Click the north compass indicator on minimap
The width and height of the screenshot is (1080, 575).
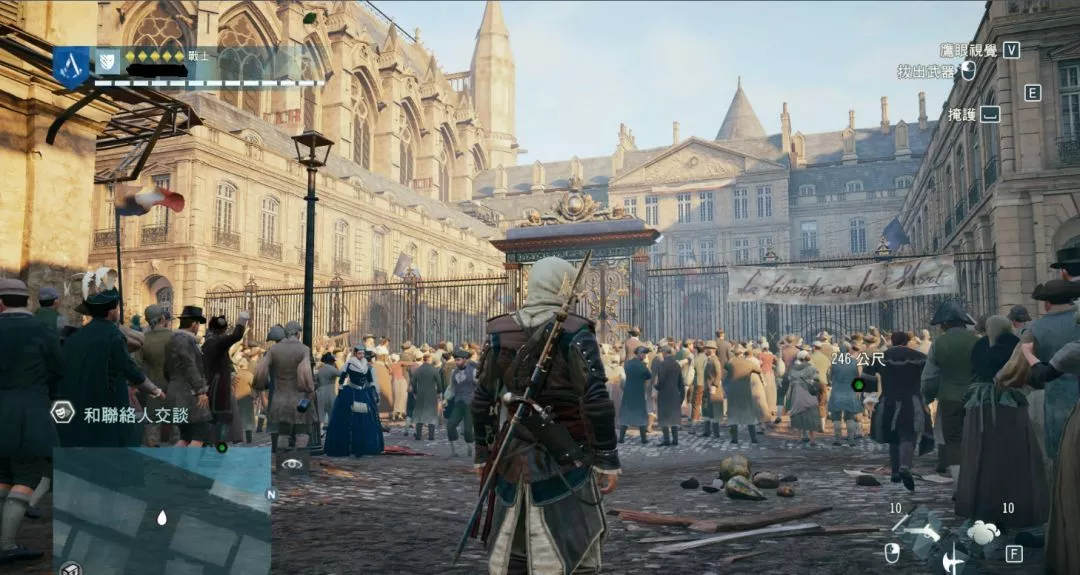pyautogui.click(x=270, y=494)
